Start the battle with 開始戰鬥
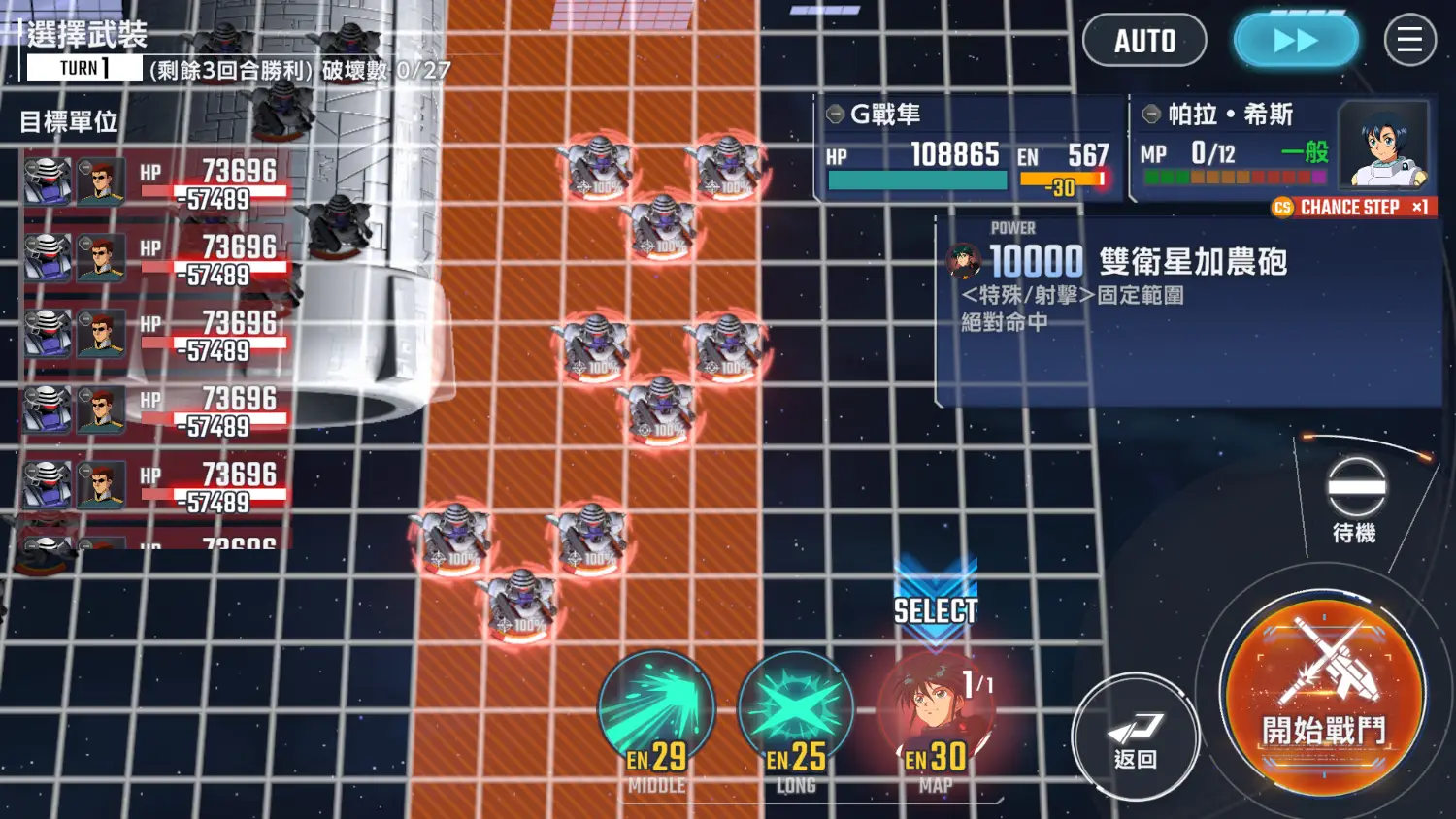This screenshot has width=1456, height=819. coord(1323,697)
